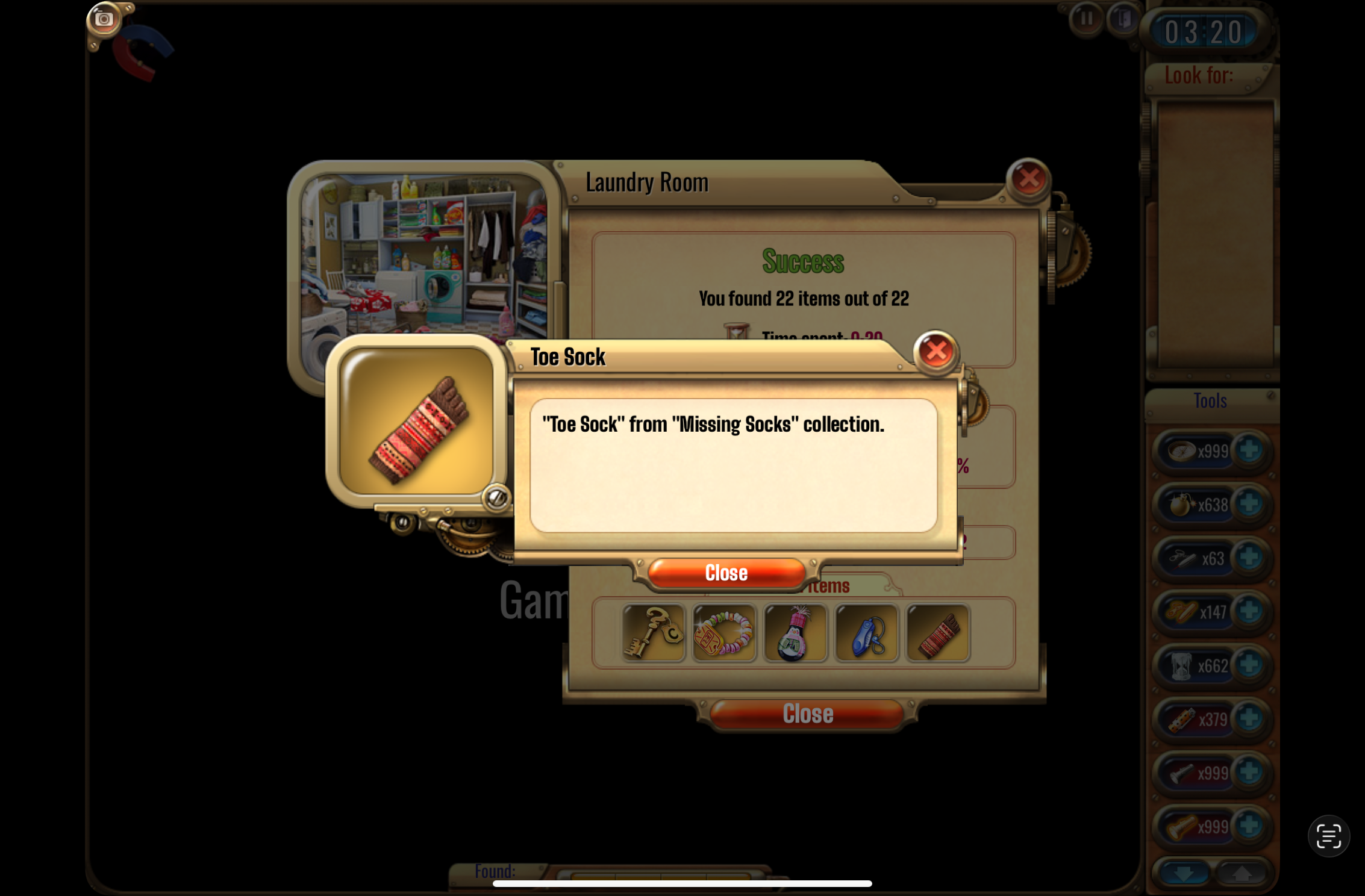
Task: Select the blue iron reward item
Action: (866, 633)
